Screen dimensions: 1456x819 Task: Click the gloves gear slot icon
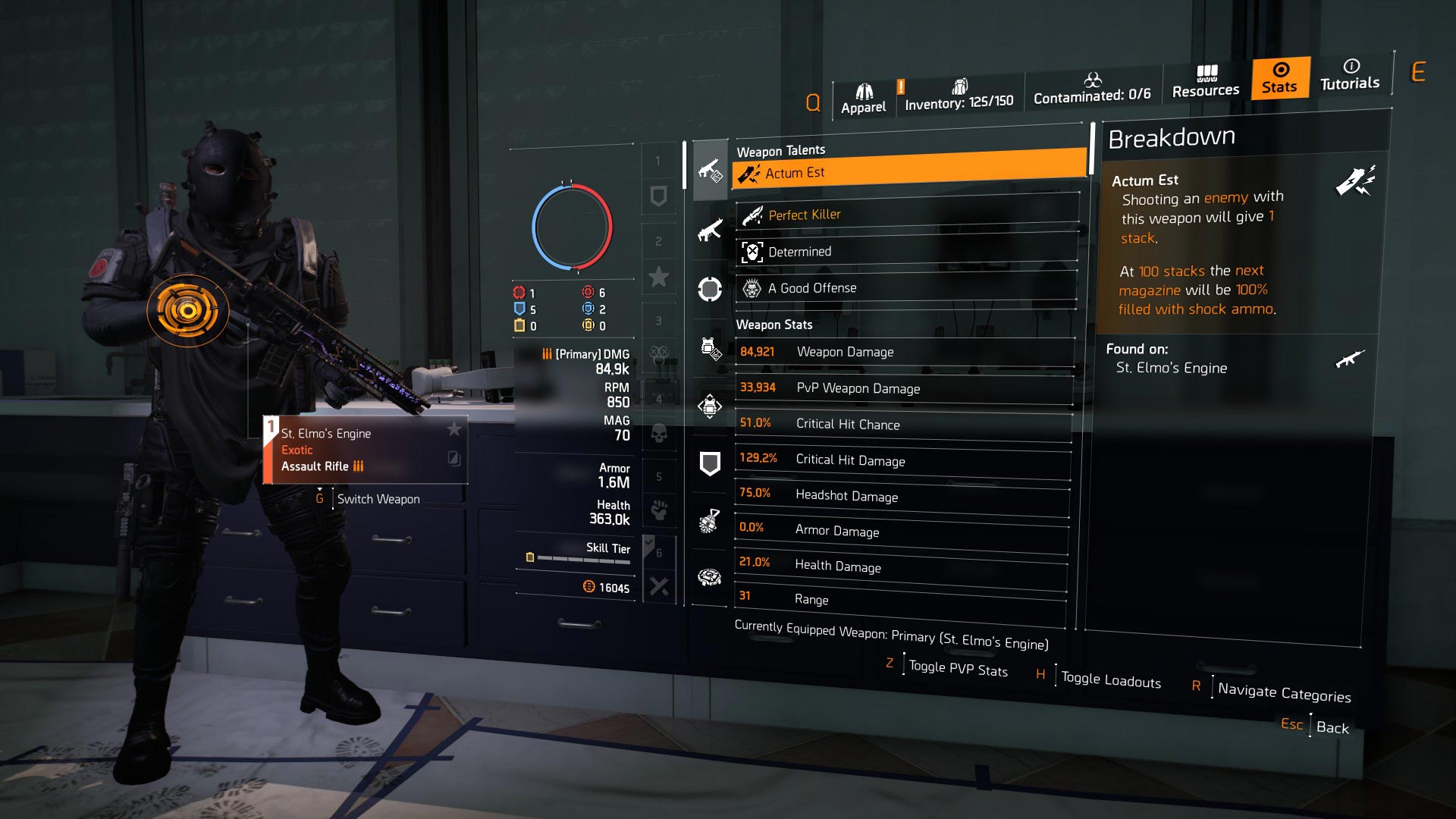click(x=711, y=519)
